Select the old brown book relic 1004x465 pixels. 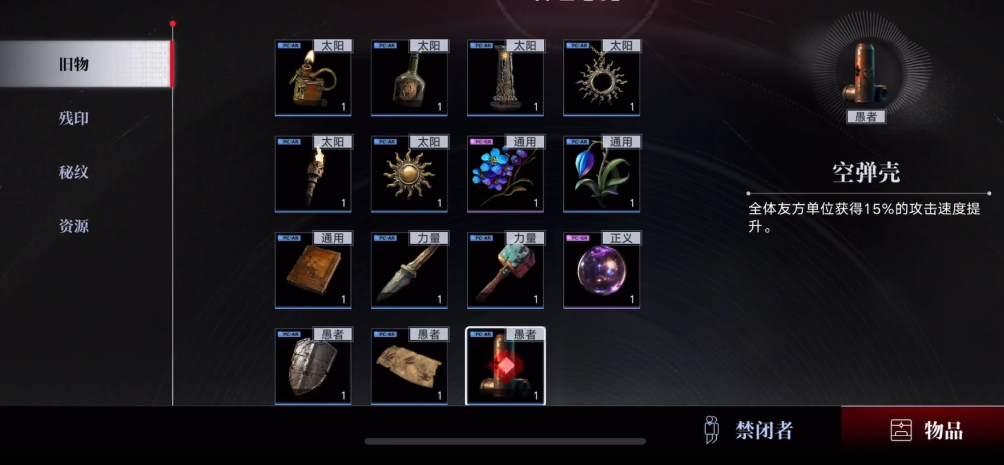click(x=313, y=272)
